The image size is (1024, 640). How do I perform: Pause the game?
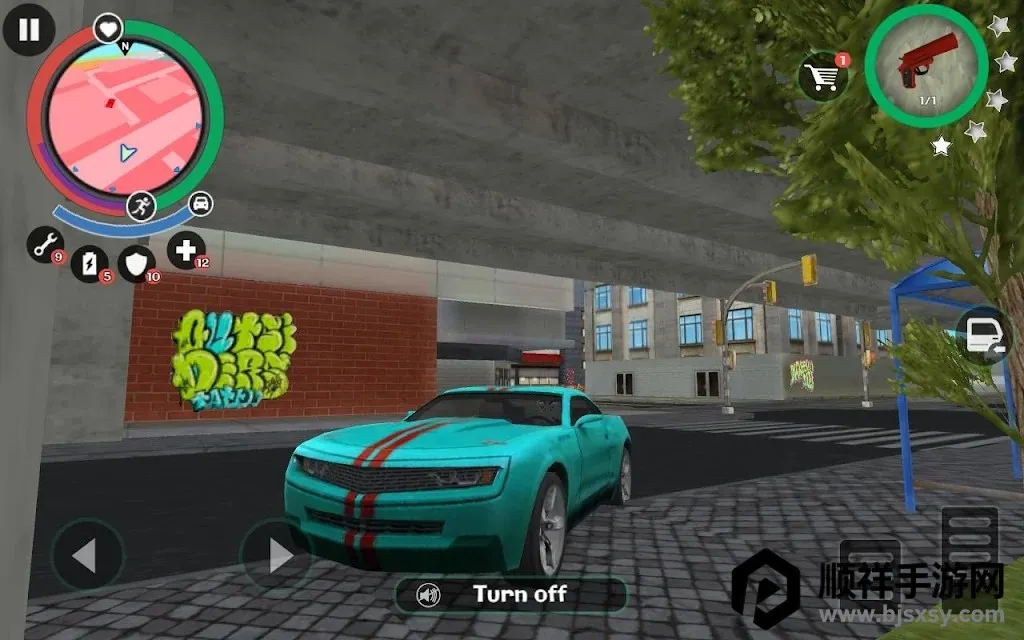click(28, 29)
